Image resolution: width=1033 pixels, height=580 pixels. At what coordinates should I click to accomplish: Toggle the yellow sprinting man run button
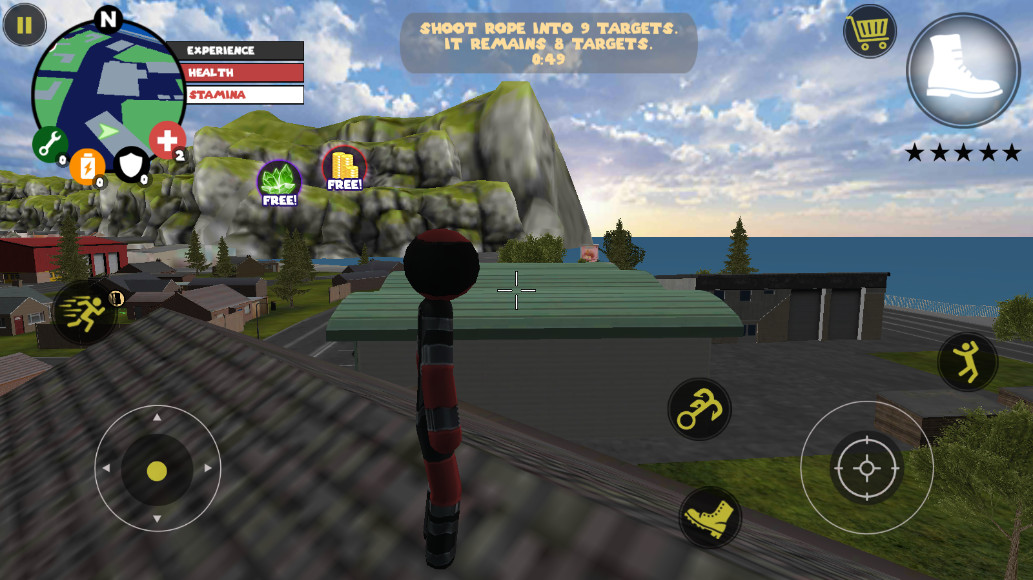tap(84, 312)
